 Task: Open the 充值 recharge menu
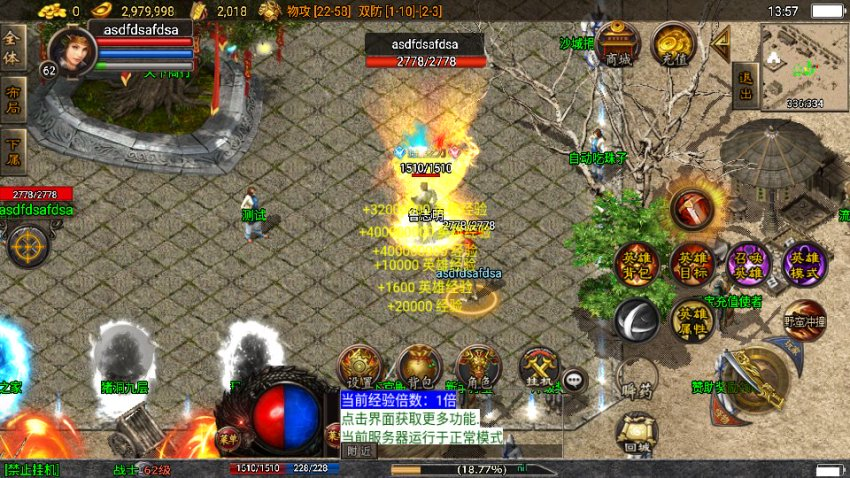click(673, 45)
